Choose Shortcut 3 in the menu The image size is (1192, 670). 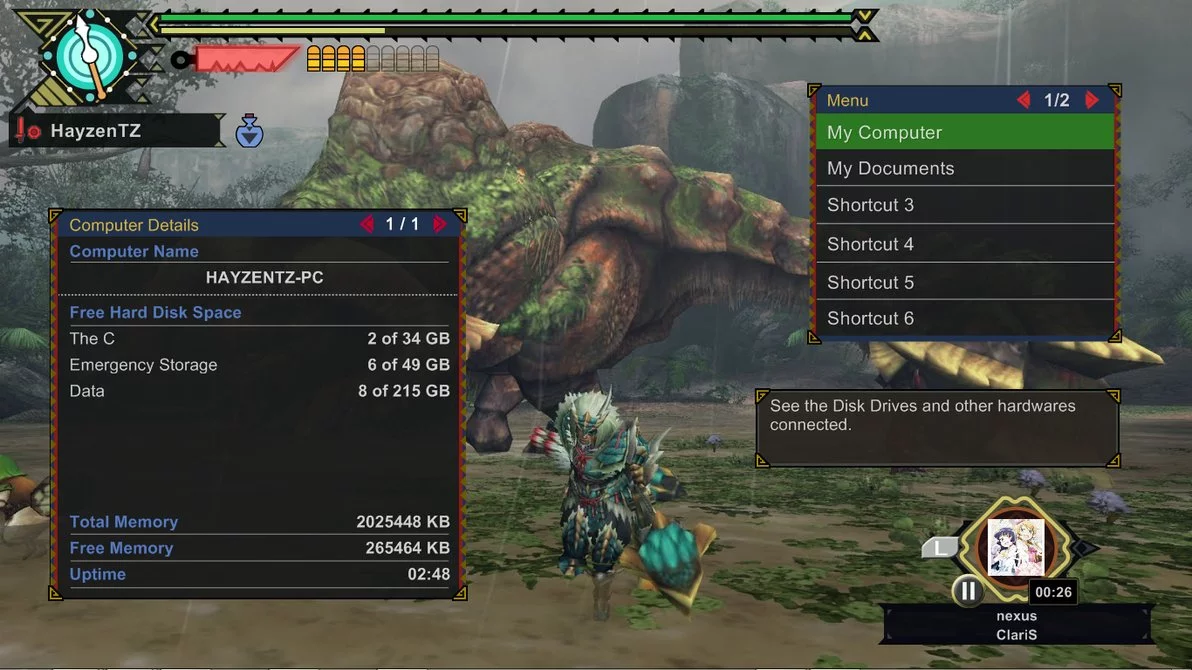964,205
